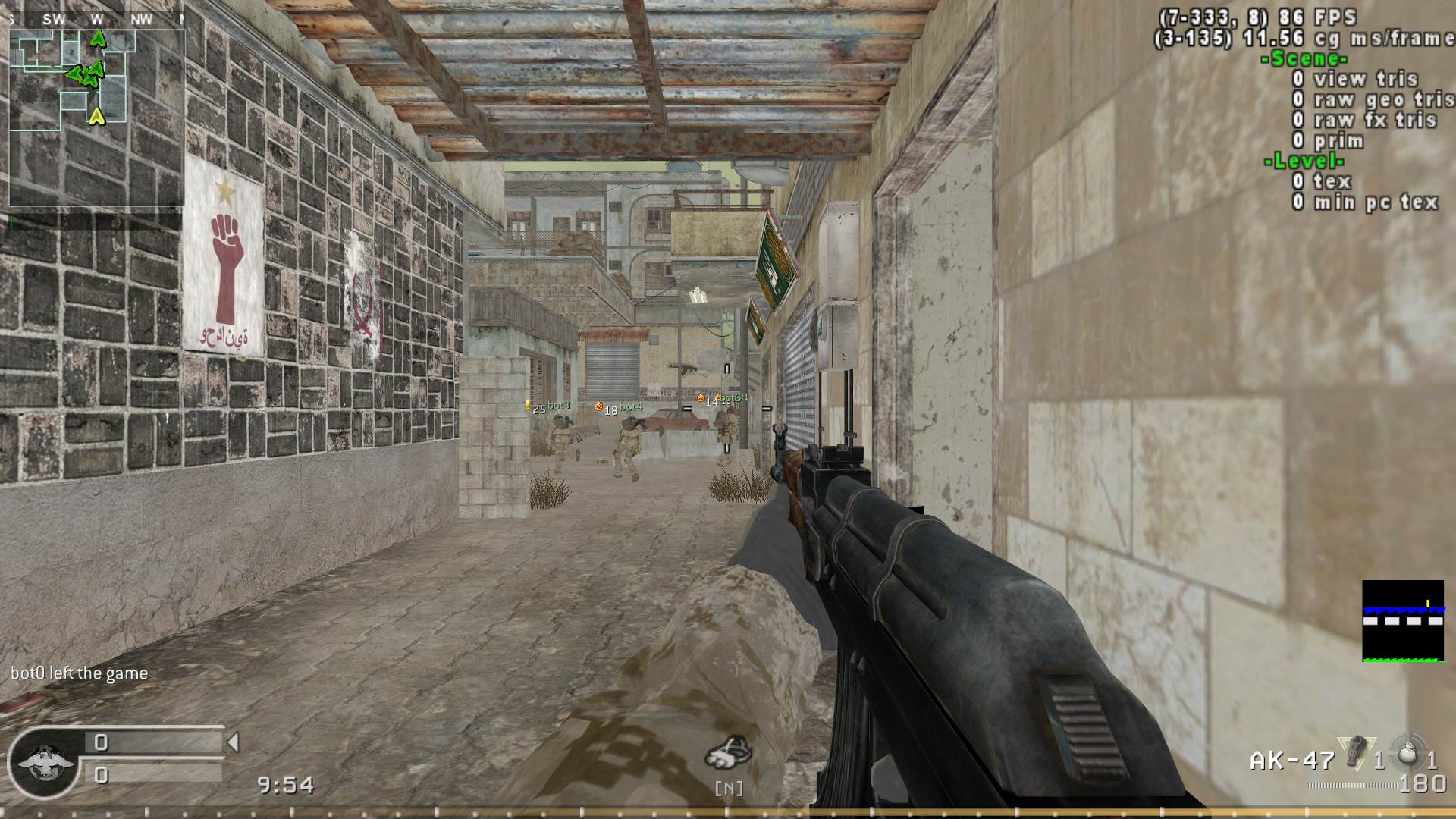Select the AK-47 weapon label
The height and width of the screenshot is (819, 1456).
click(1291, 760)
